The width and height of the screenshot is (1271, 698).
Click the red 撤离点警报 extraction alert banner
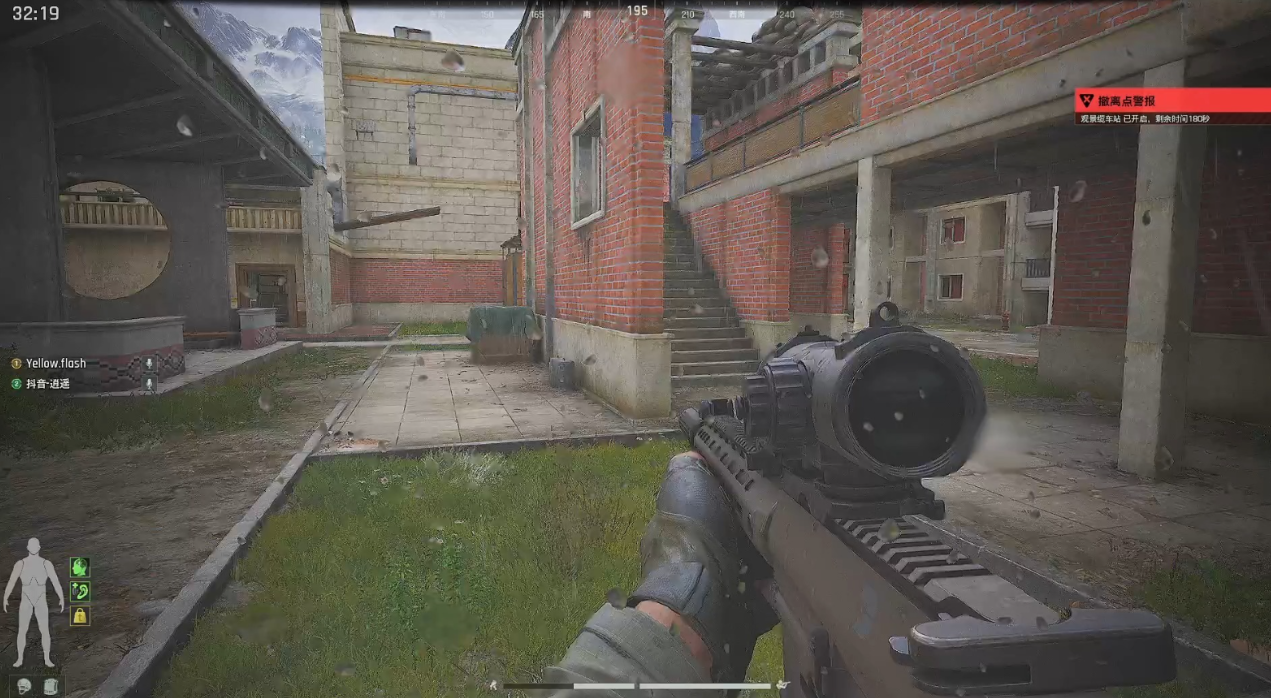pos(1171,101)
